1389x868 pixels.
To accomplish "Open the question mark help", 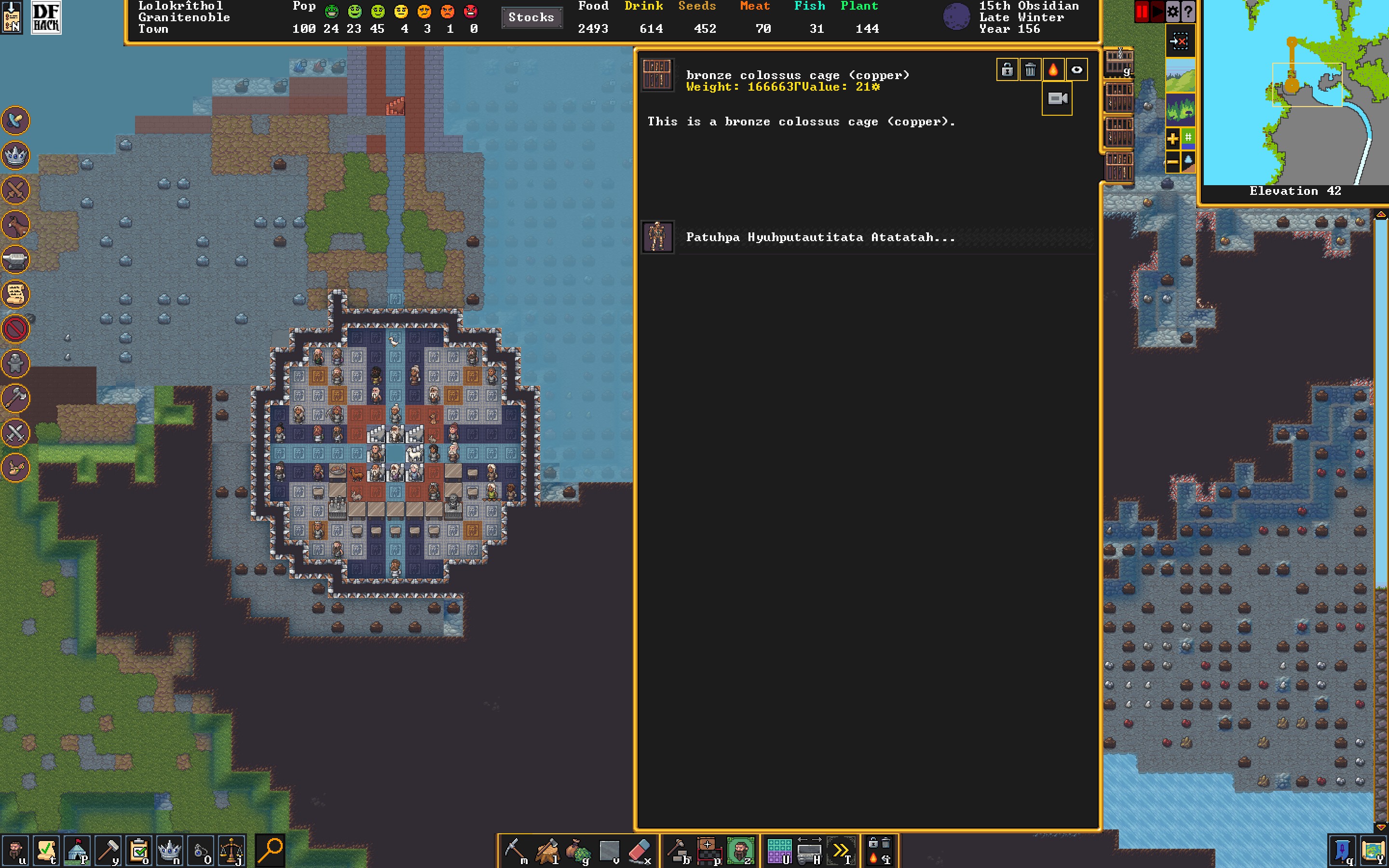I will click(x=1188, y=12).
